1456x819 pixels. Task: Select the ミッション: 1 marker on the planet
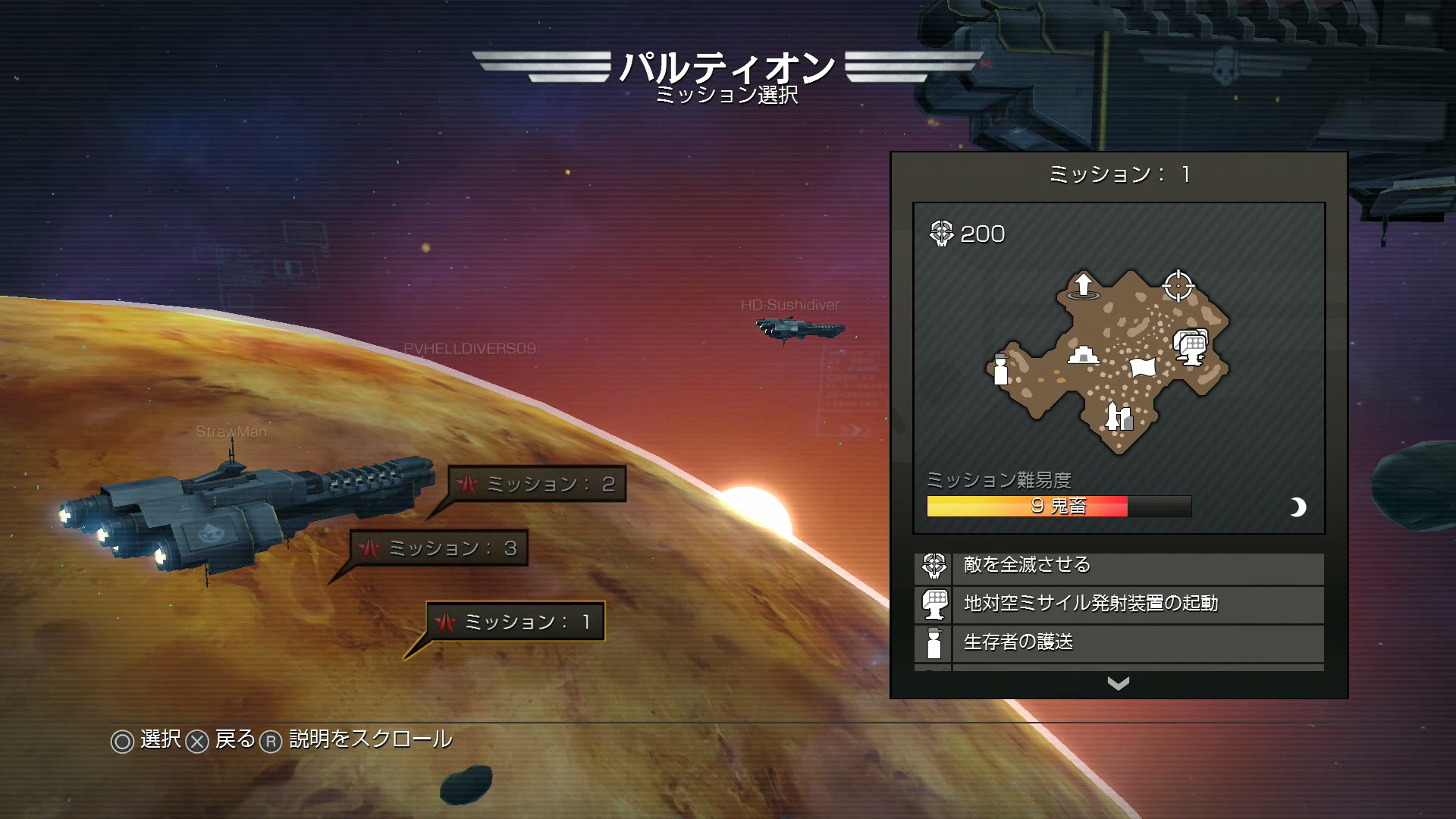click(x=516, y=622)
